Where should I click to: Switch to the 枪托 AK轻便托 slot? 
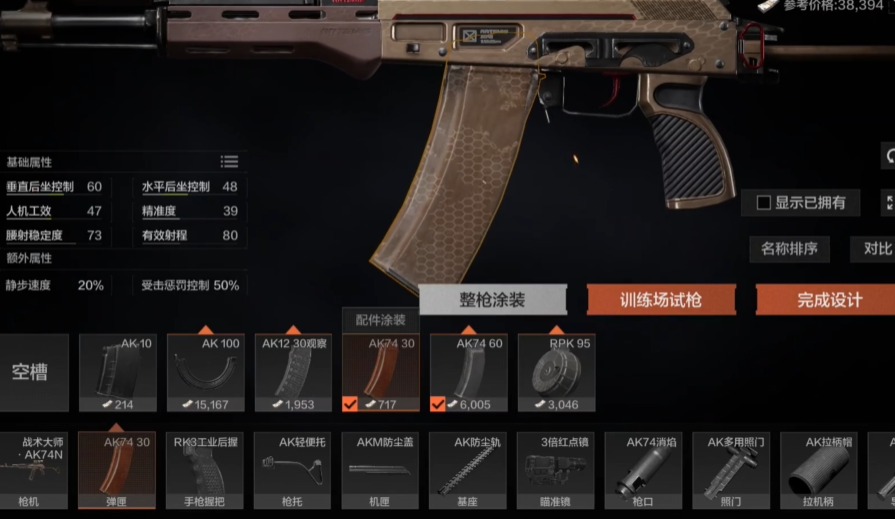coord(293,470)
